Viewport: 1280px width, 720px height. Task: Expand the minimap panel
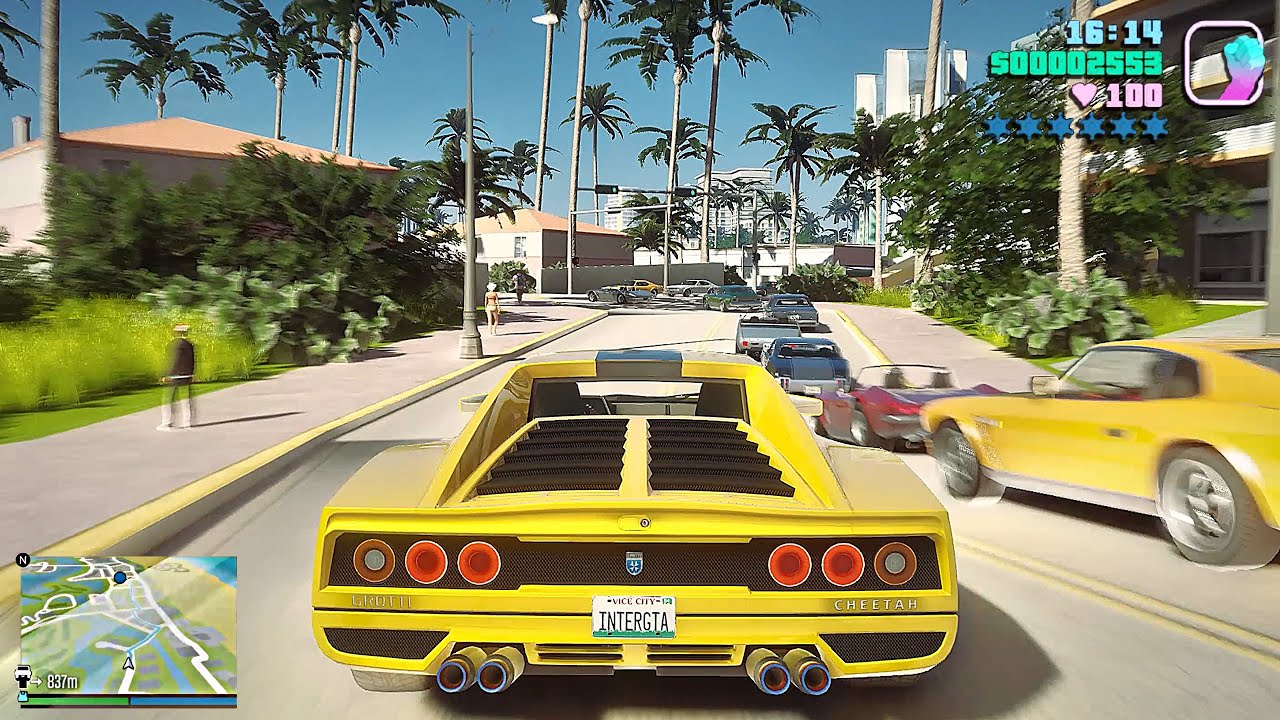point(128,620)
